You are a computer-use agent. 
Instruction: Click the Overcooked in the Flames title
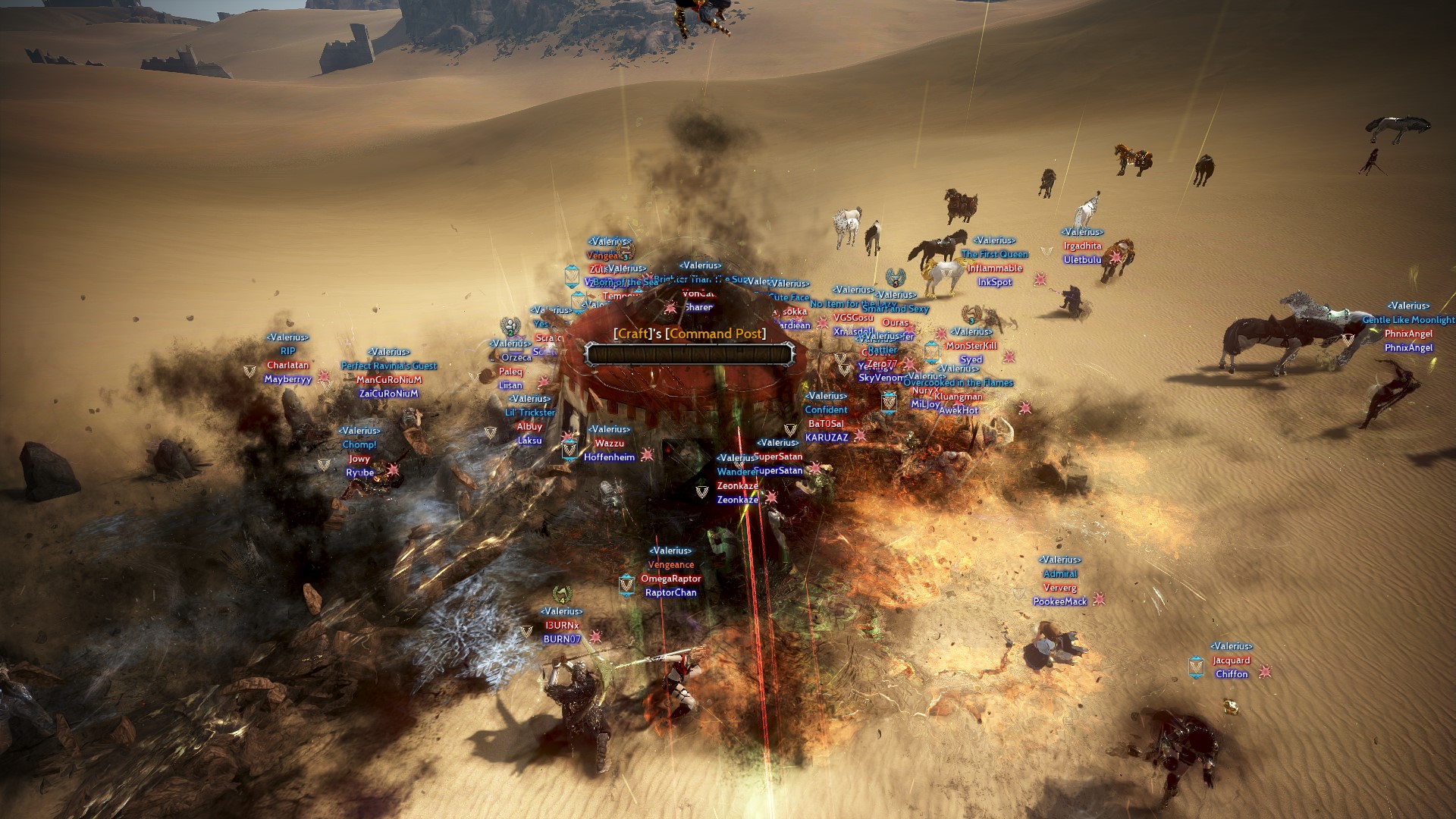coord(959,383)
